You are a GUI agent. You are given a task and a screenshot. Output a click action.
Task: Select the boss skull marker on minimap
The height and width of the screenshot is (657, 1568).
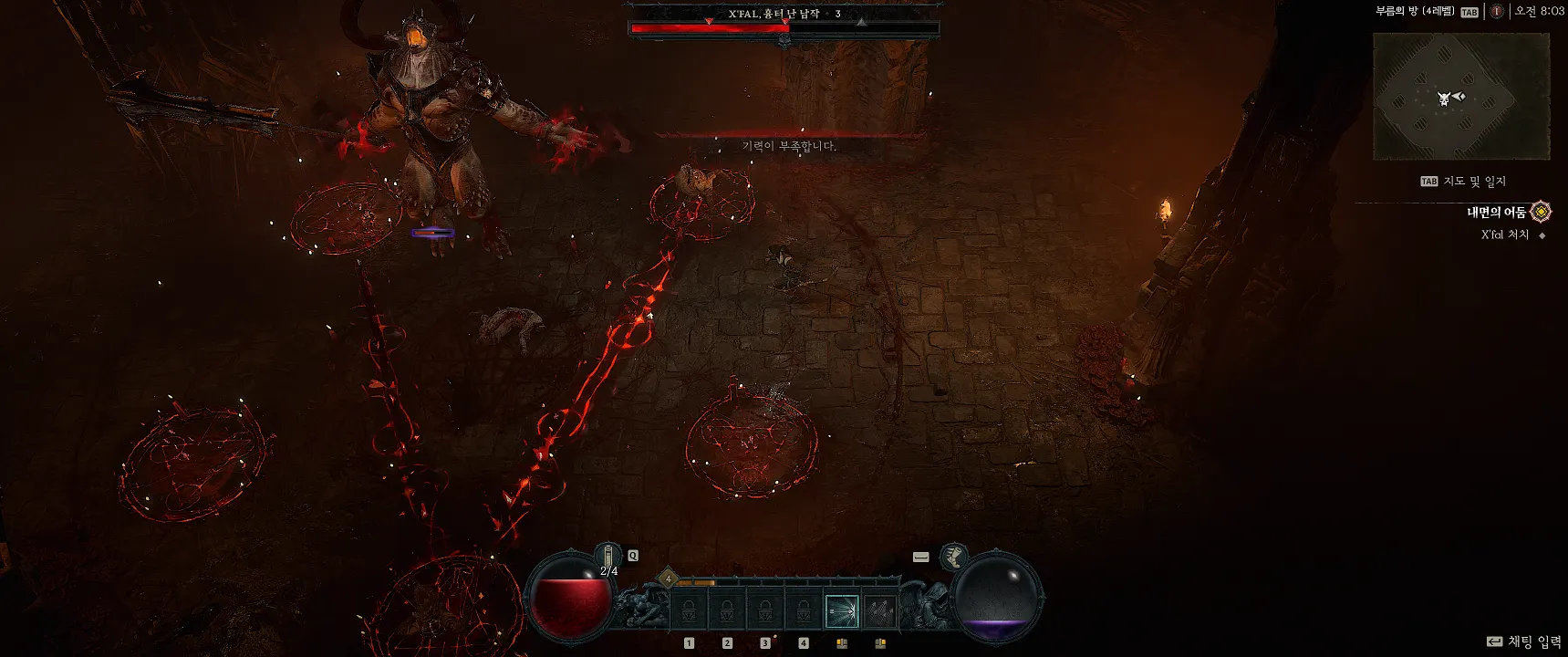click(x=1444, y=98)
